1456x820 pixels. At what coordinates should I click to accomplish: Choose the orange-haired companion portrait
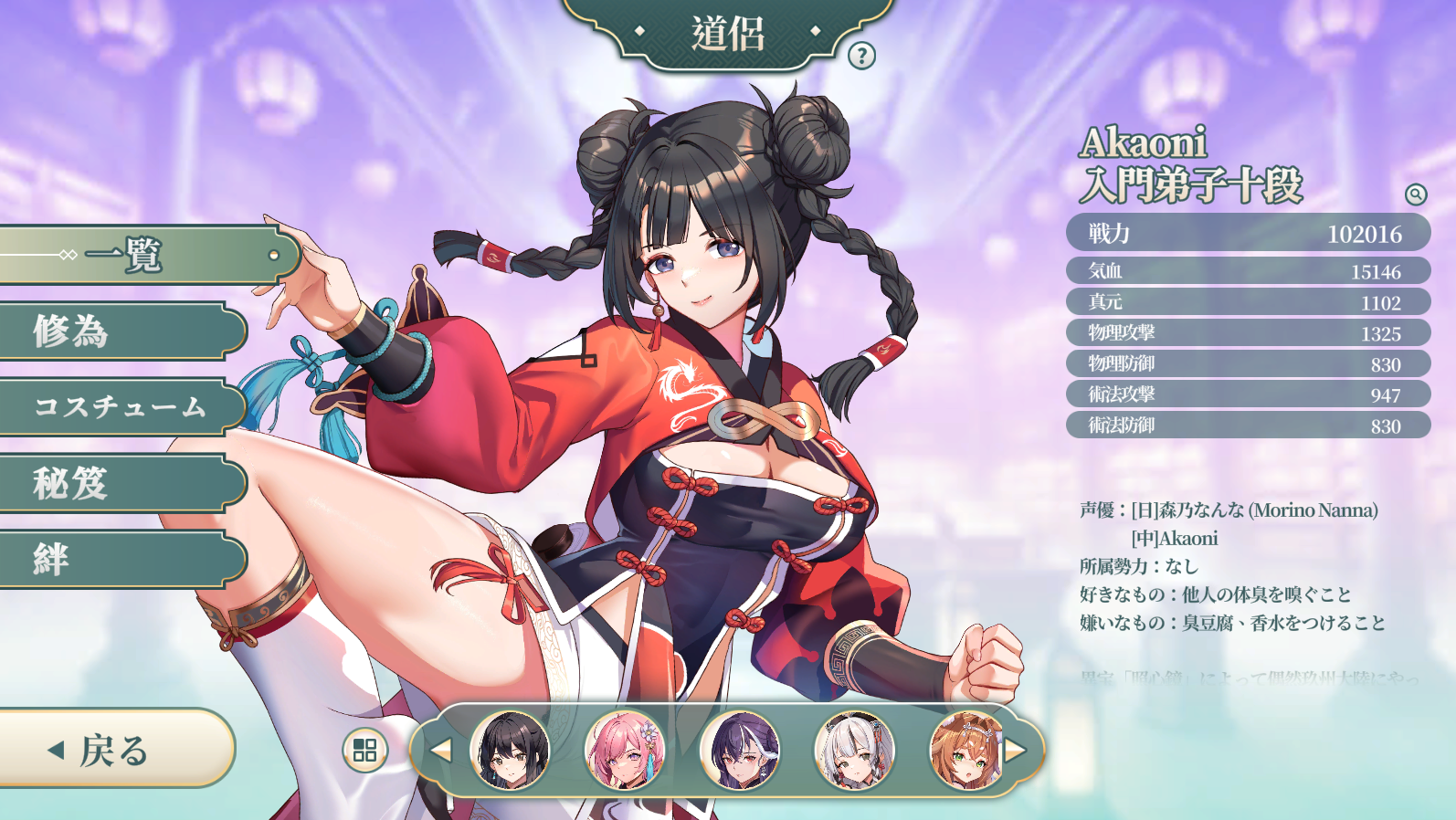[x=965, y=751]
